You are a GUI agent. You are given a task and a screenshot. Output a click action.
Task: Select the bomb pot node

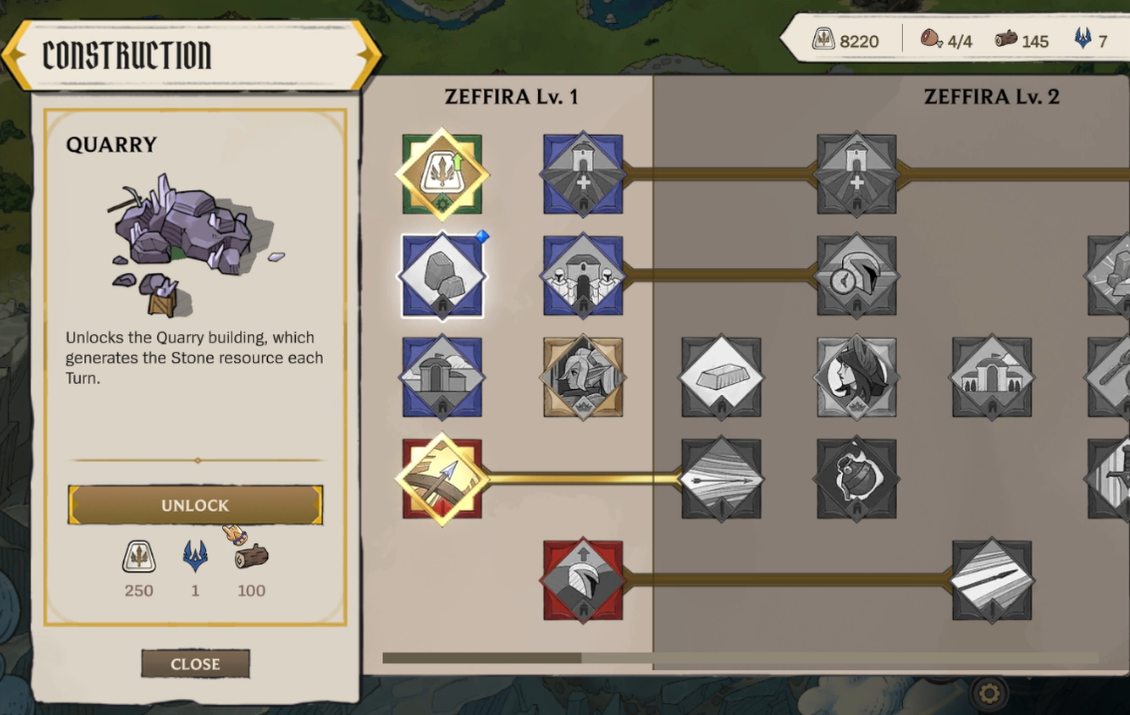pyautogui.click(x=856, y=478)
